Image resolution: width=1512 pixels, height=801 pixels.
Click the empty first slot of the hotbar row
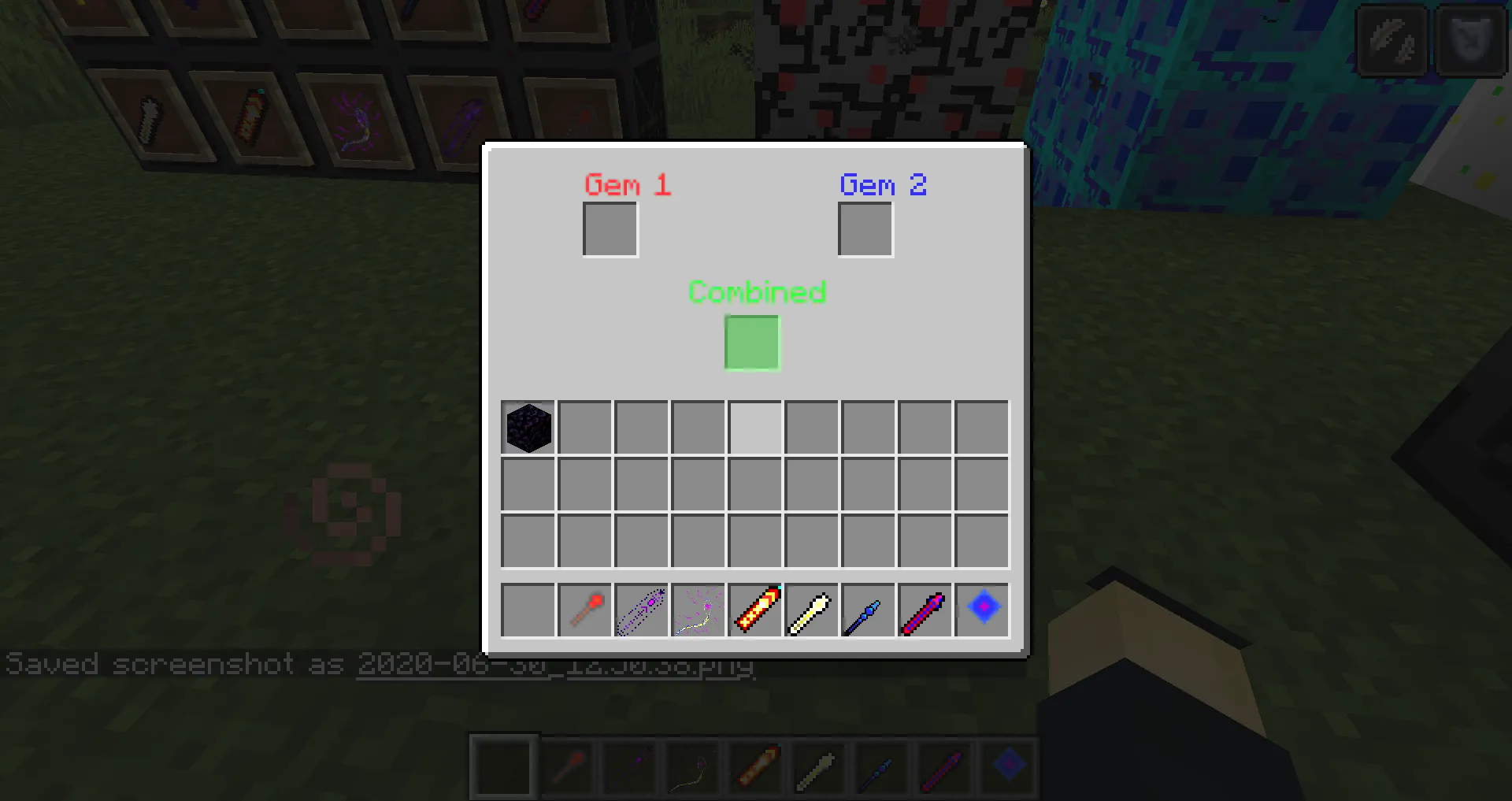click(x=527, y=610)
